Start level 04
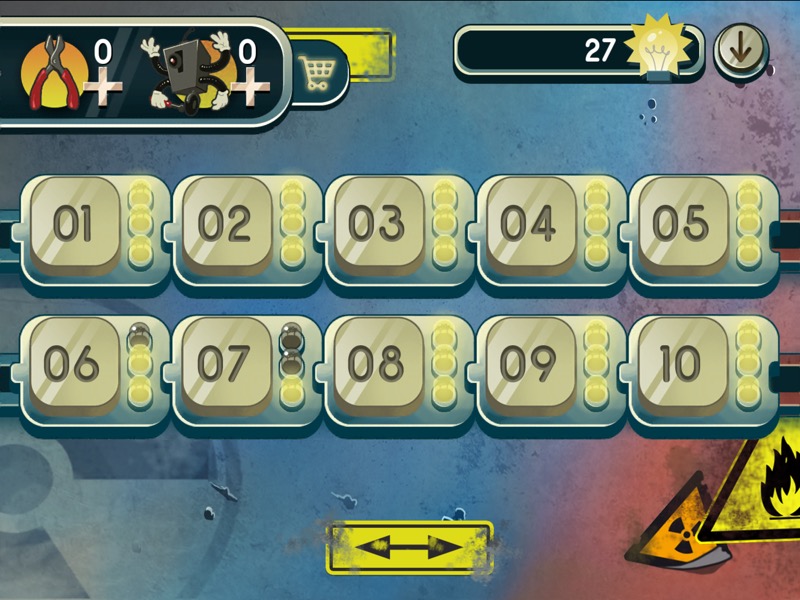The image size is (800, 600). tap(528, 225)
